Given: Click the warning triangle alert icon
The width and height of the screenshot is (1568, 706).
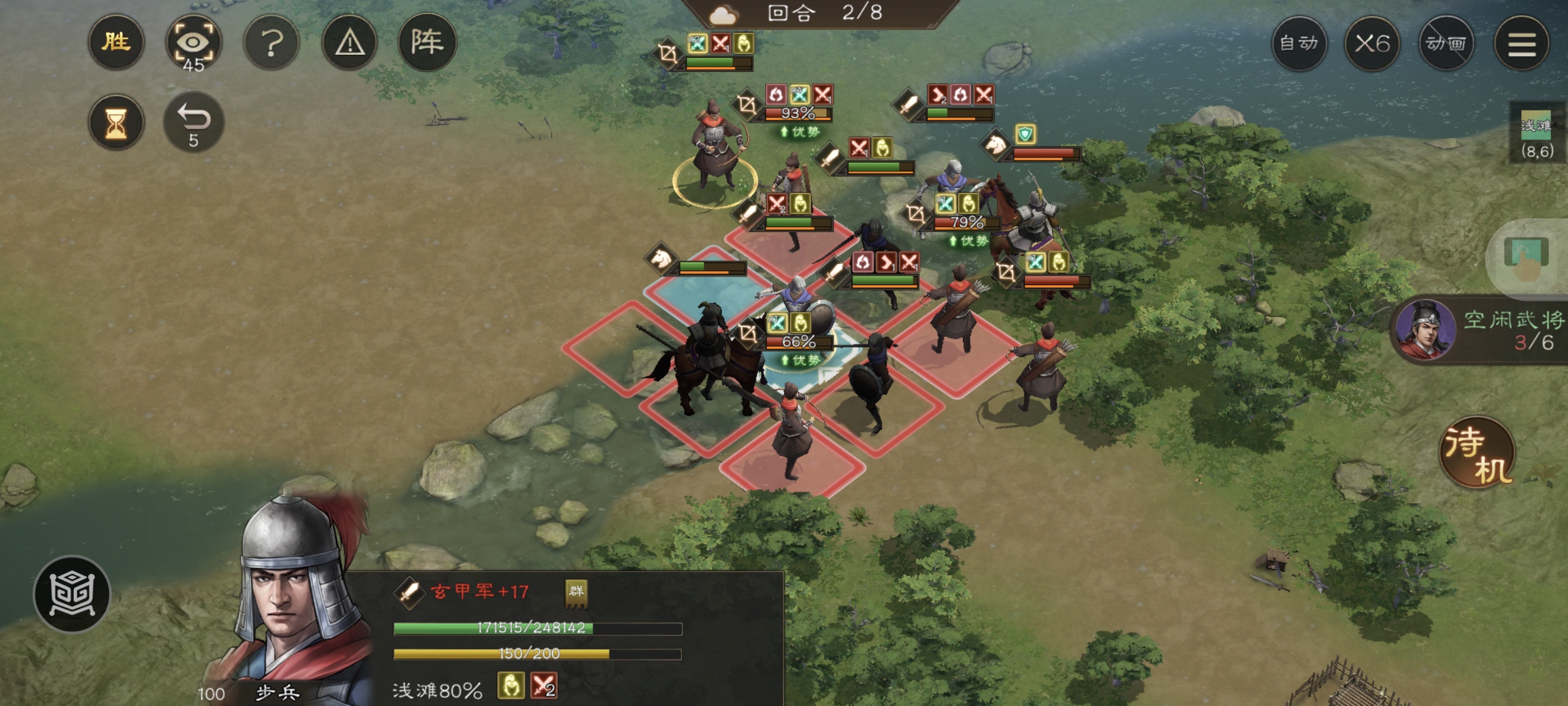Looking at the screenshot, I should tap(350, 41).
